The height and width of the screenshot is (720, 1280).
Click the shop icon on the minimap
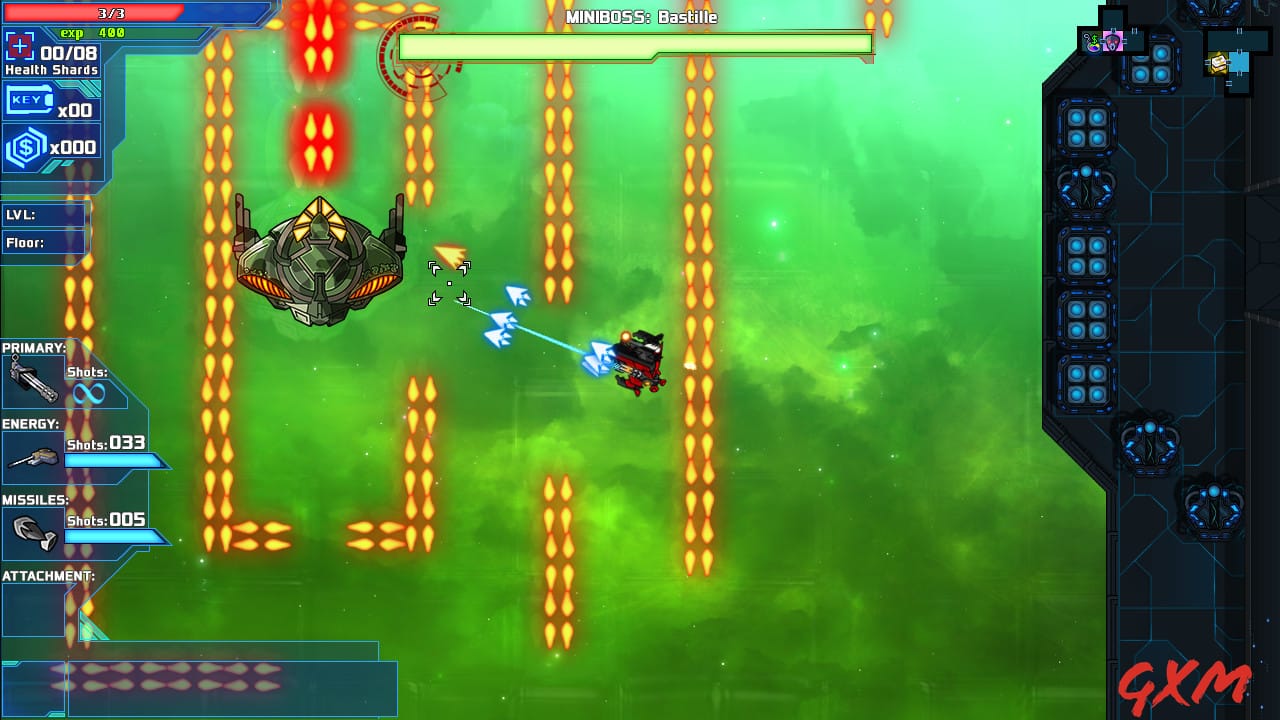pos(1093,40)
